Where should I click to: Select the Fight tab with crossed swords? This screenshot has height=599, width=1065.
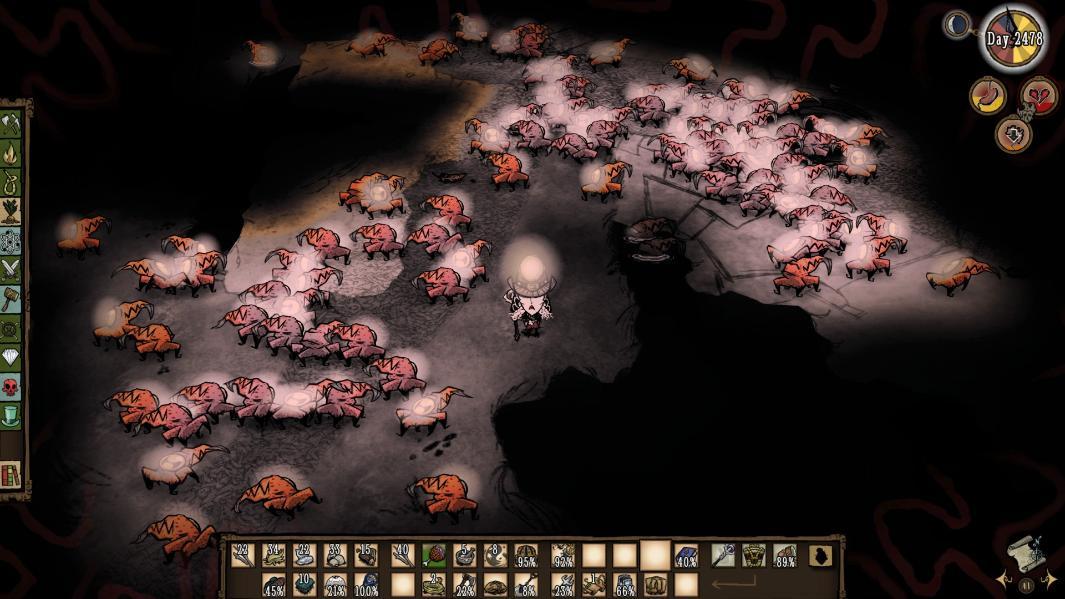click(11, 269)
